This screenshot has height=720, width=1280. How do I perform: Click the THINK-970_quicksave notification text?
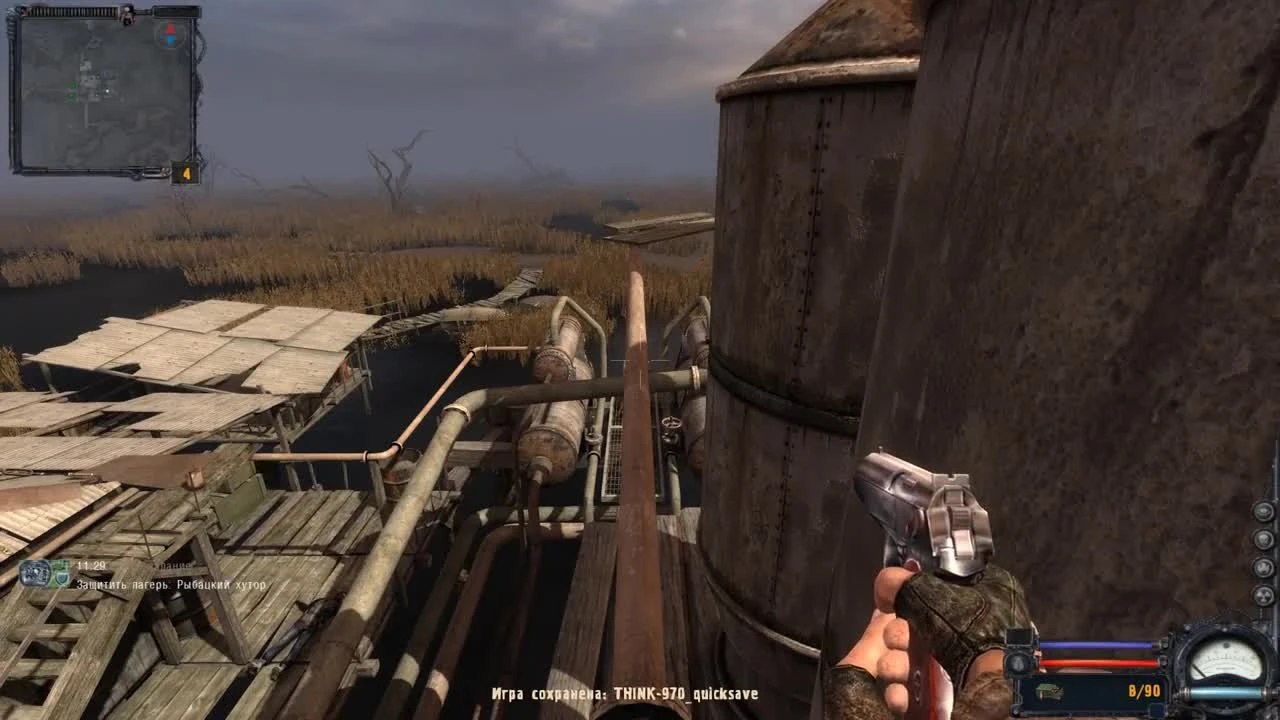click(x=625, y=692)
